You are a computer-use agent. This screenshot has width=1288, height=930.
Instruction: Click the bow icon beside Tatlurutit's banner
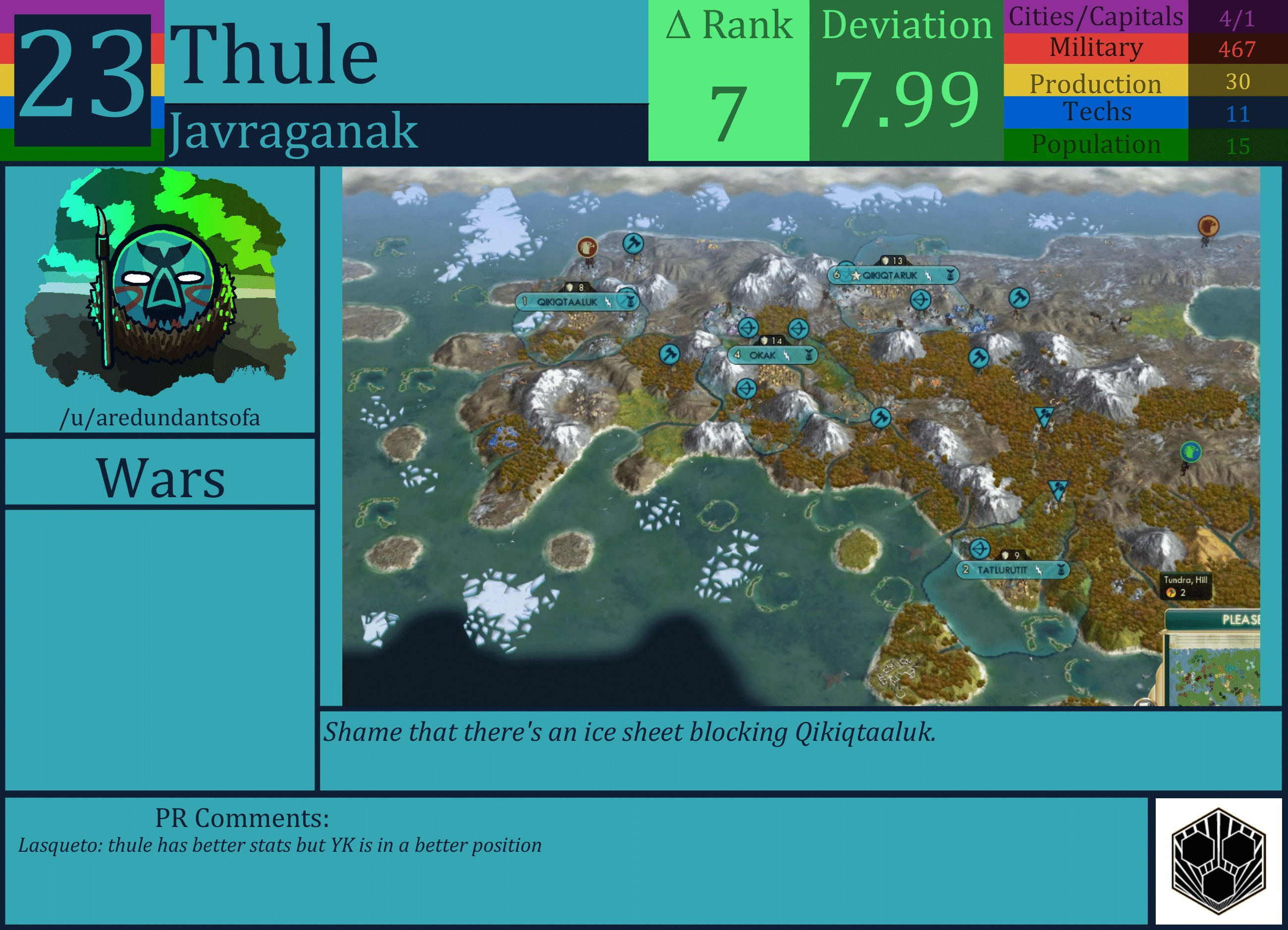(980, 550)
